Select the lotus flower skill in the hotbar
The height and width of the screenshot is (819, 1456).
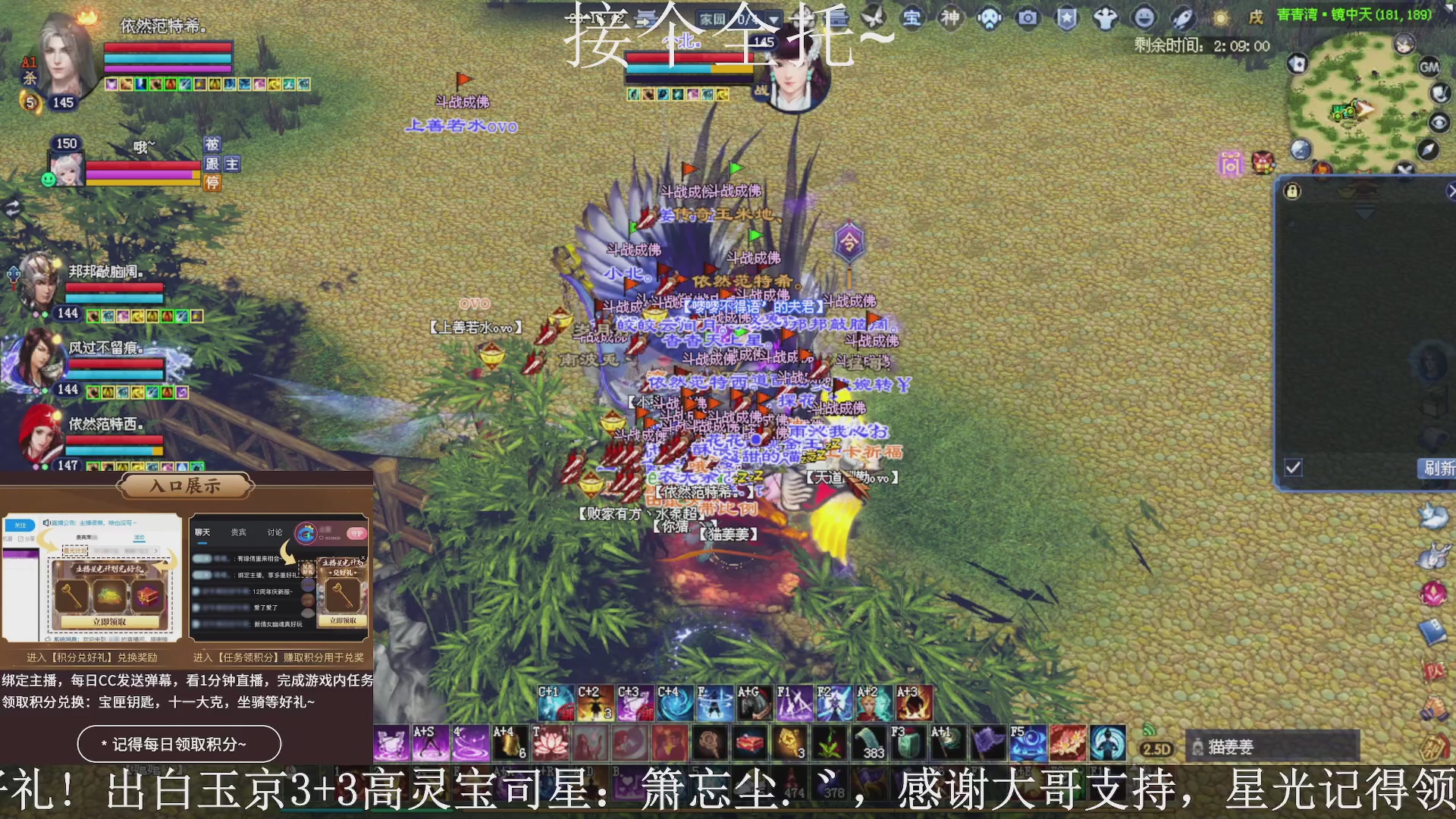[551, 742]
